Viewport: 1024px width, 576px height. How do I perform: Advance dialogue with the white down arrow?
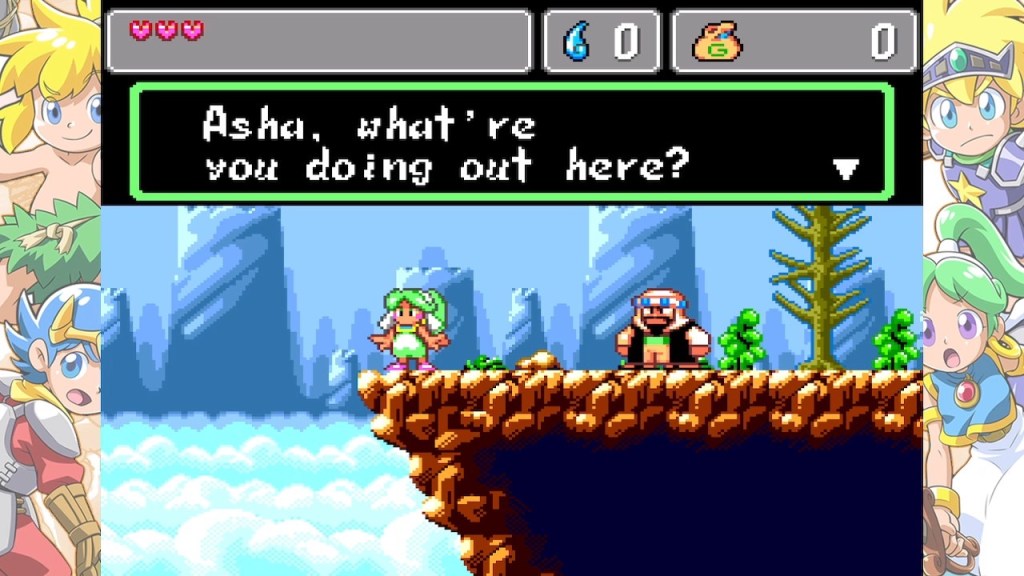pyautogui.click(x=846, y=169)
